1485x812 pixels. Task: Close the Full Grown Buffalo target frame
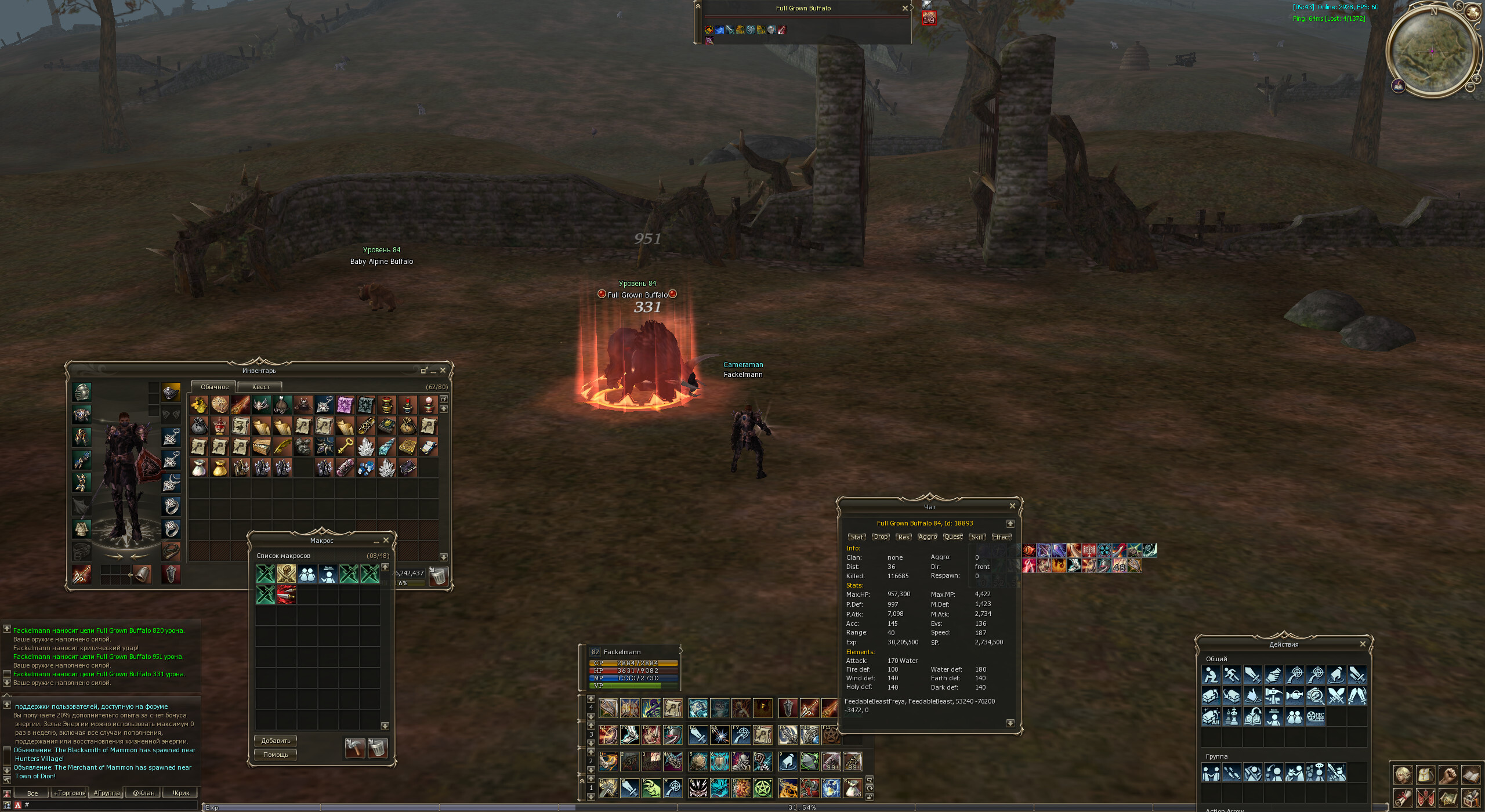click(x=905, y=8)
